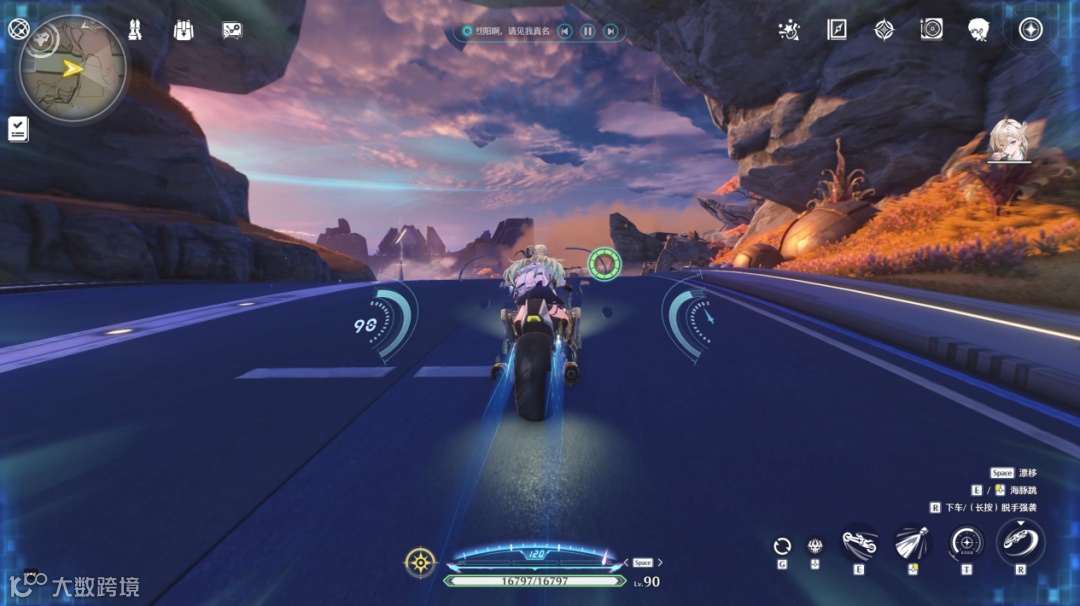Pause the music player

click(x=588, y=32)
